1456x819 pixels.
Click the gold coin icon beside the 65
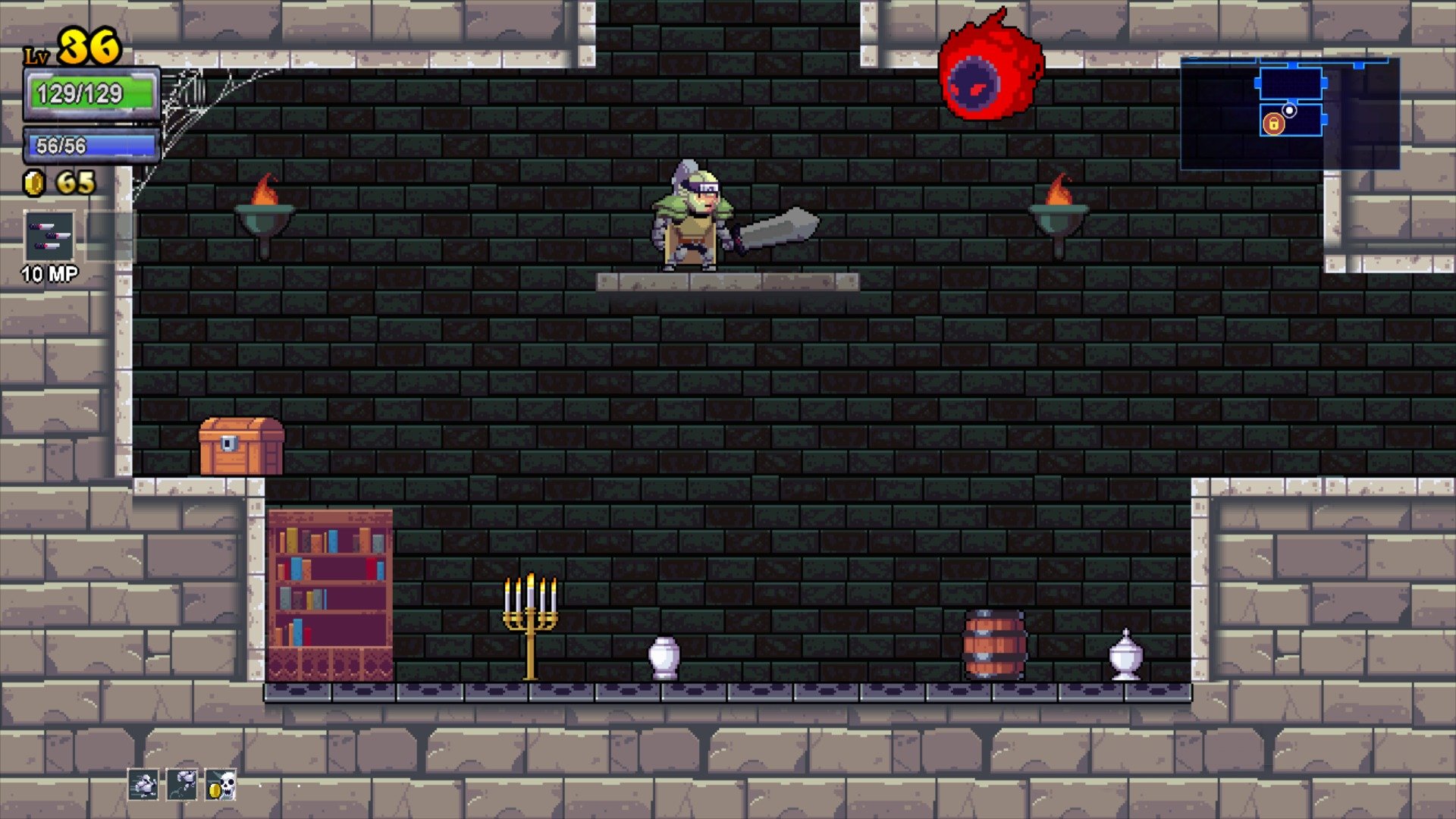click(33, 181)
